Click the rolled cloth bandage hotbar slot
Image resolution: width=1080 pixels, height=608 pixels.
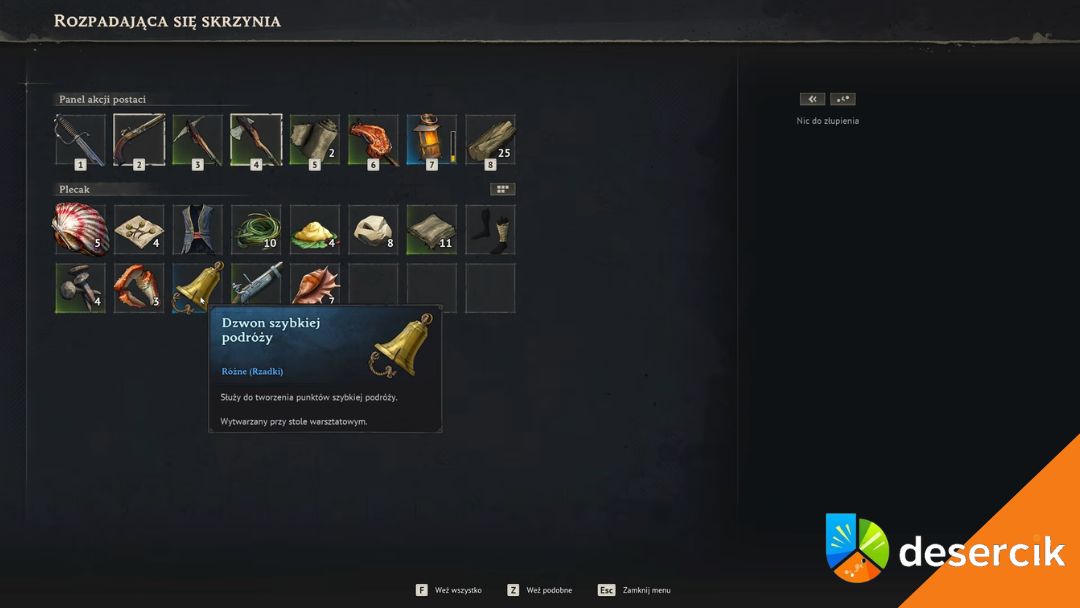tap(314, 138)
